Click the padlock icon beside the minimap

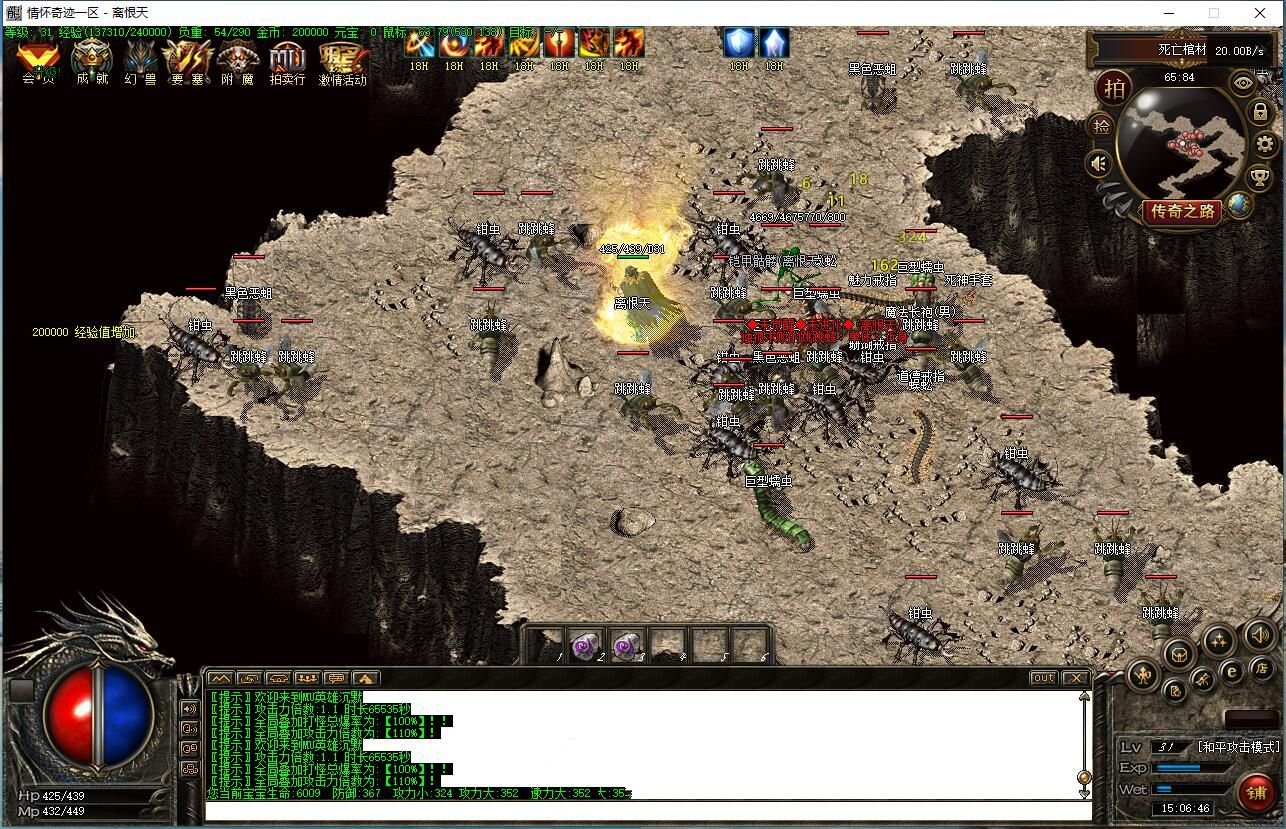[1260, 111]
